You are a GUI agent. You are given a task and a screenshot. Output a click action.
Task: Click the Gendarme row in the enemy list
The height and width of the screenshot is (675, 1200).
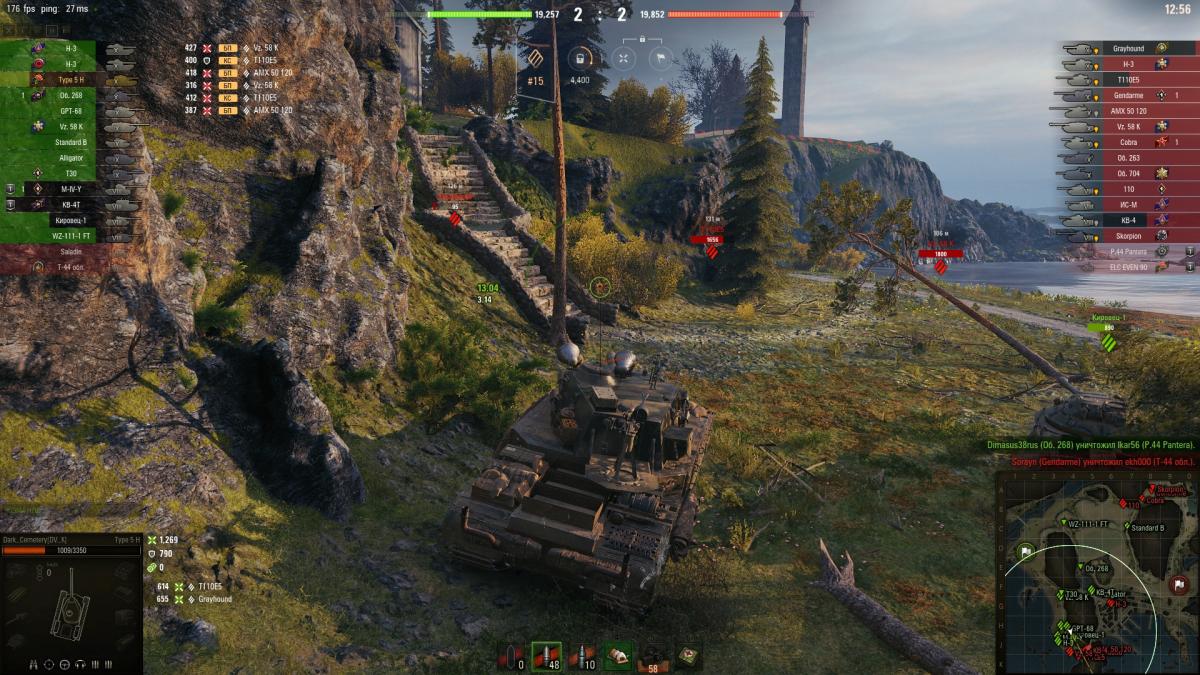pos(1127,95)
